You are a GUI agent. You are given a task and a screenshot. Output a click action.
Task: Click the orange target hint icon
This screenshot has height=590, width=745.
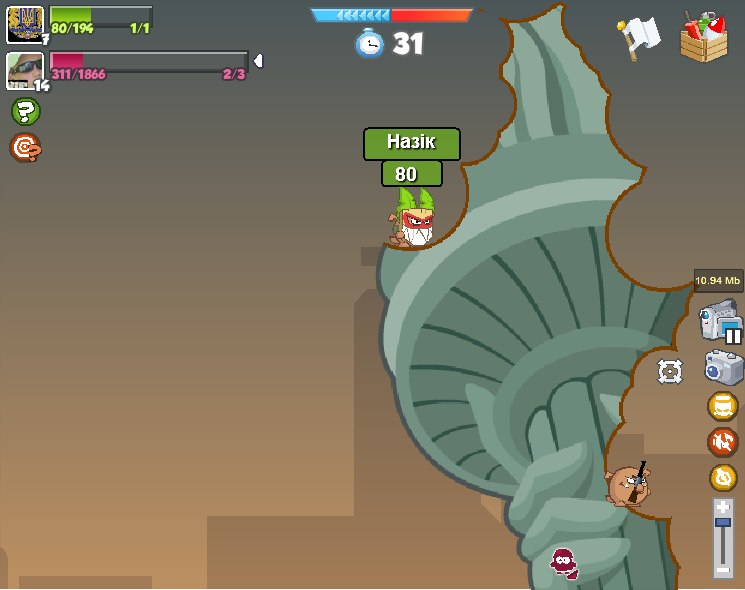pos(25,148)
